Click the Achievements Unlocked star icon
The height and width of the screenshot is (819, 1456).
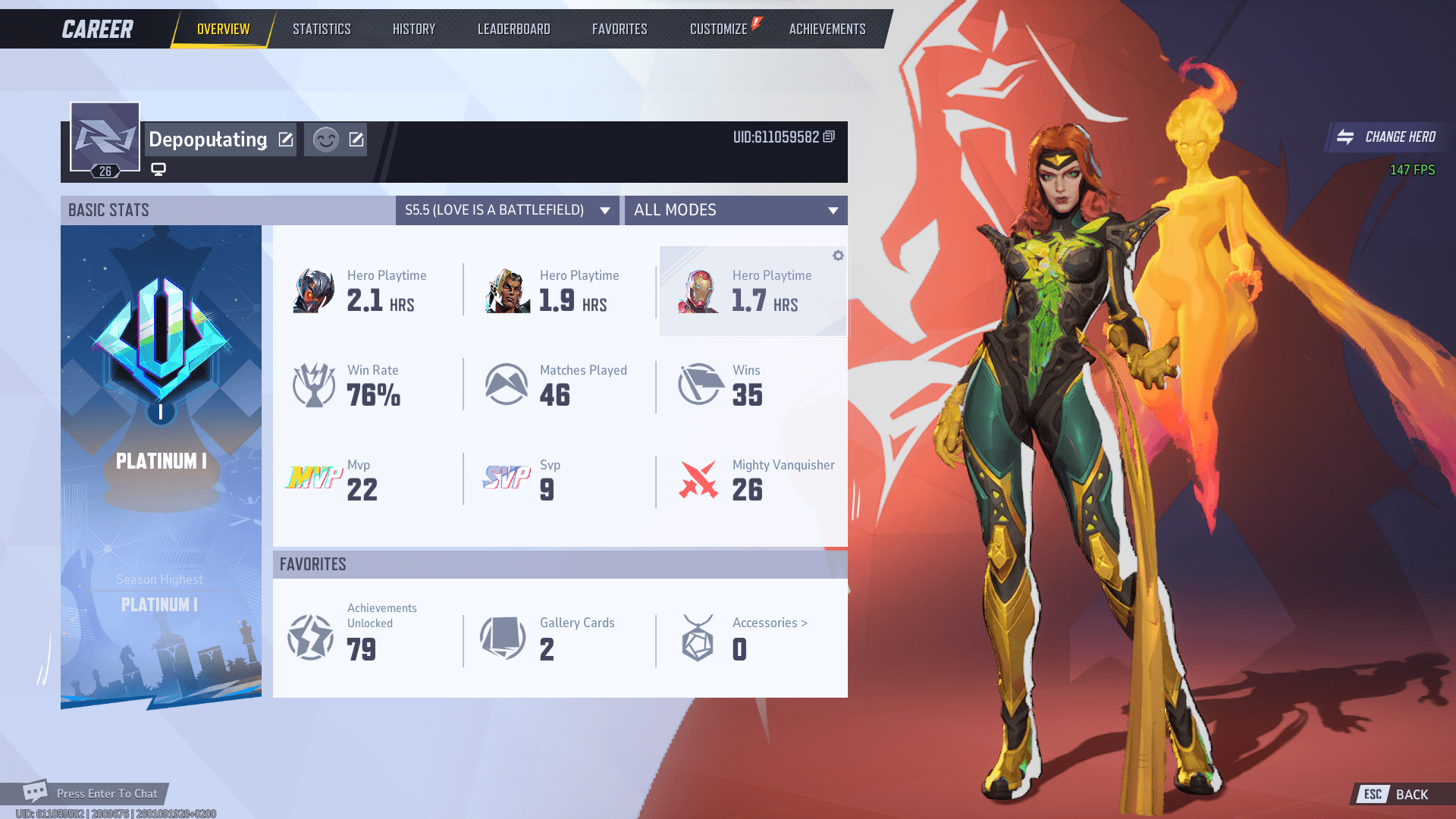(x=309, y=637)
